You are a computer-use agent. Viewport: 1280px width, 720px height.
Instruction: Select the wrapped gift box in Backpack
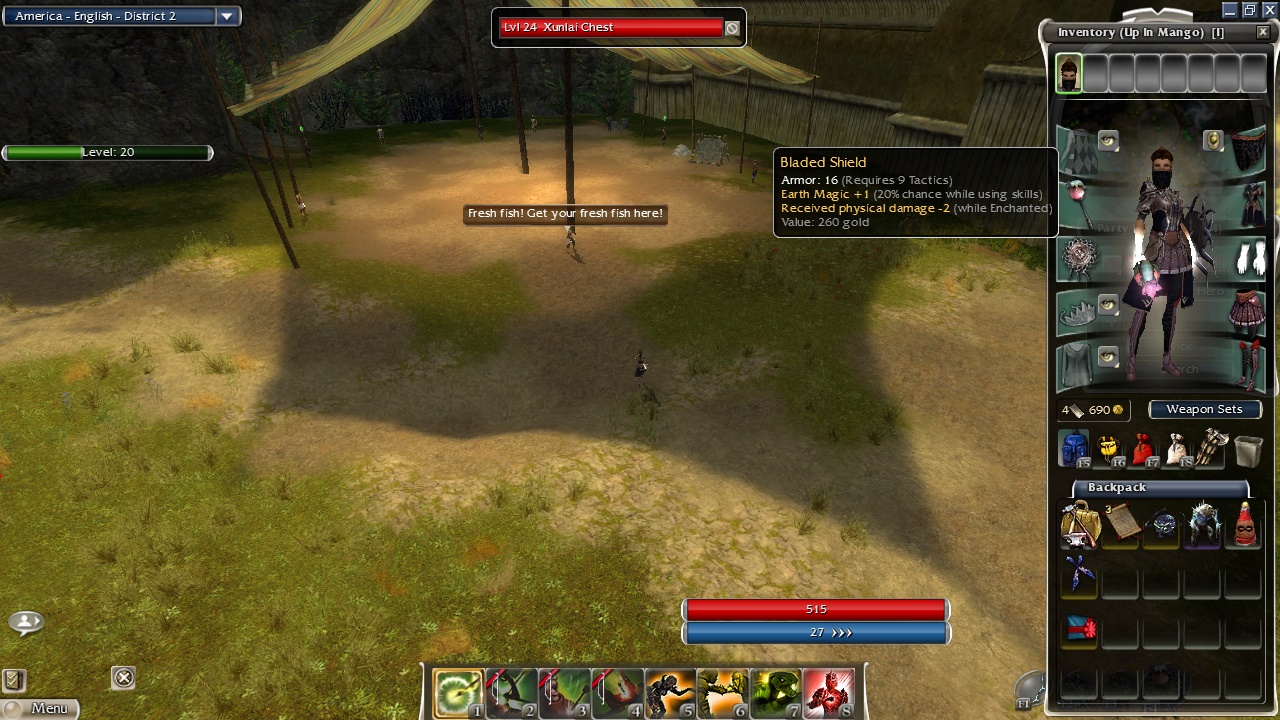[1080, 629]
